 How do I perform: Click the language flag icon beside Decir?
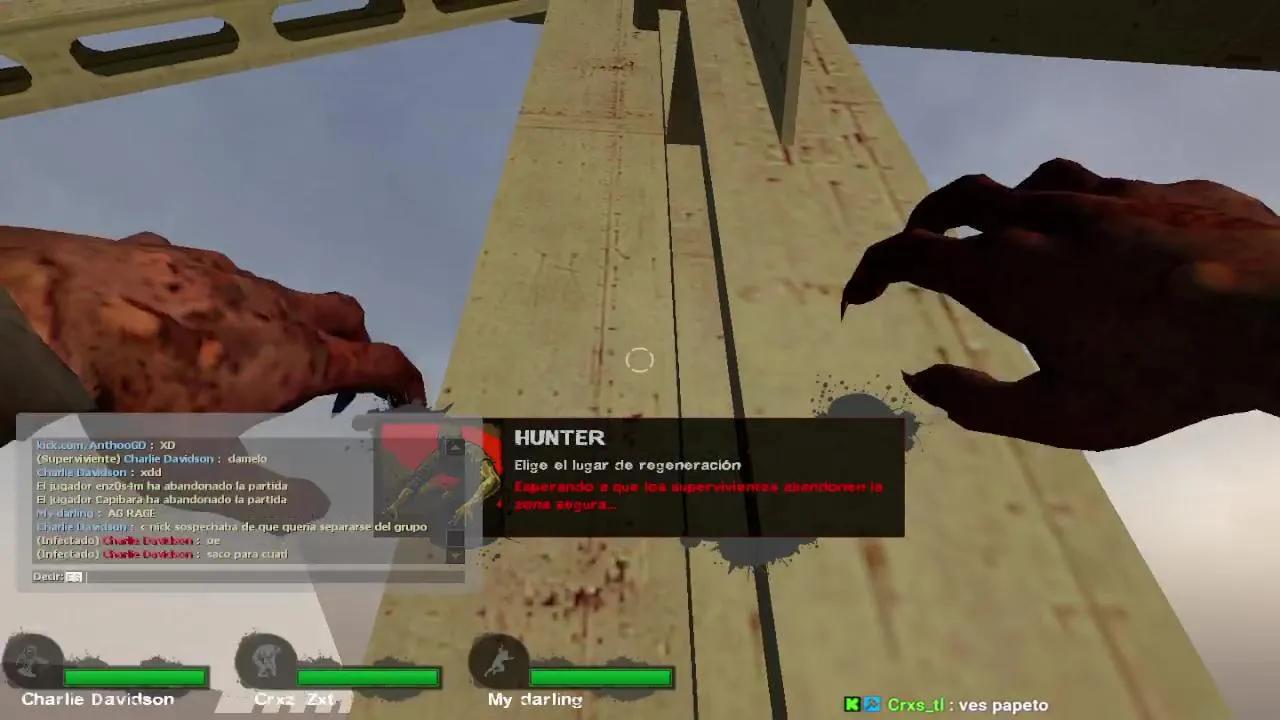(73, 577)
